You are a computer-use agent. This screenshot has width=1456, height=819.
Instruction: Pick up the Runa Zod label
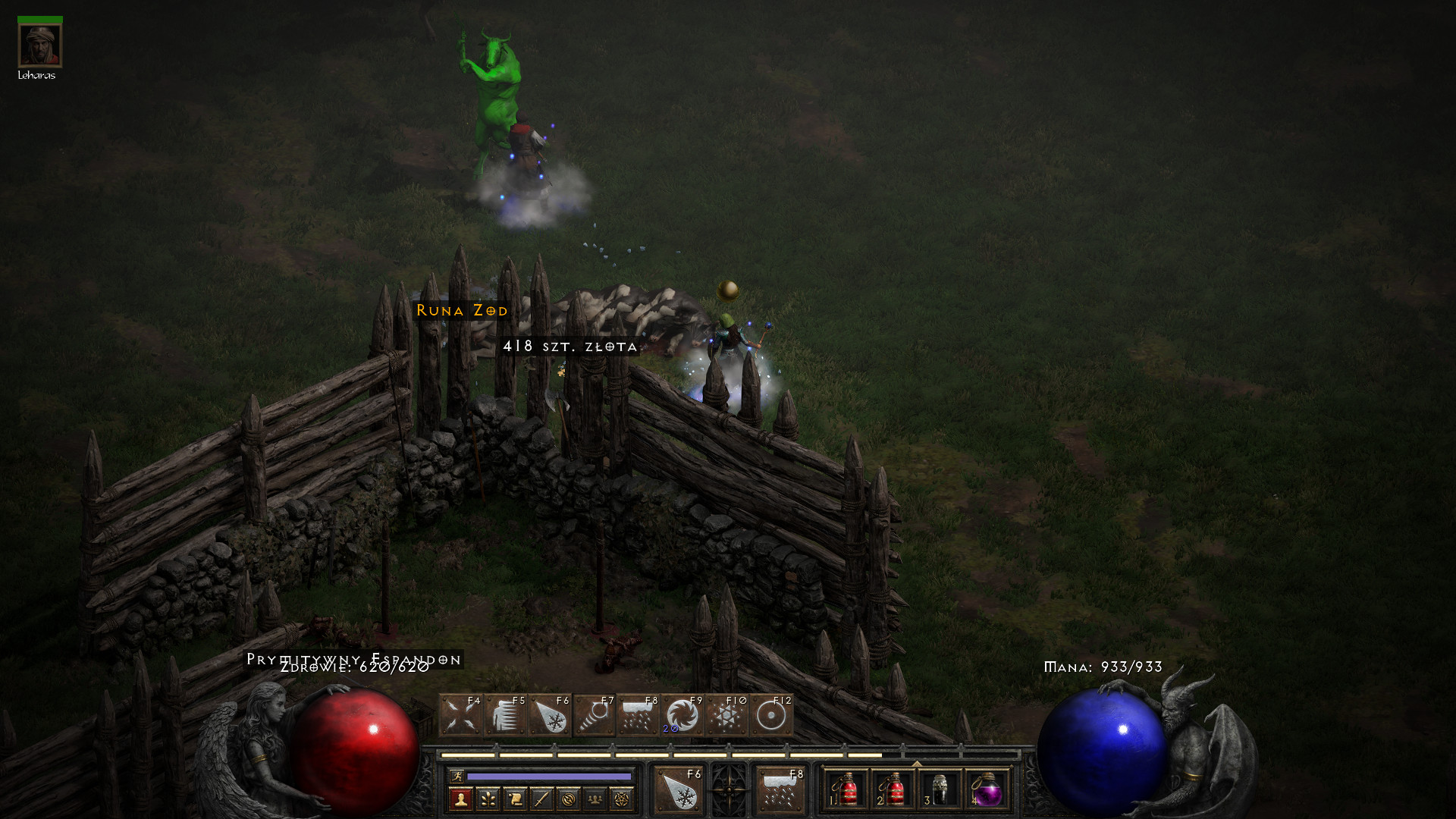[462, 310]
